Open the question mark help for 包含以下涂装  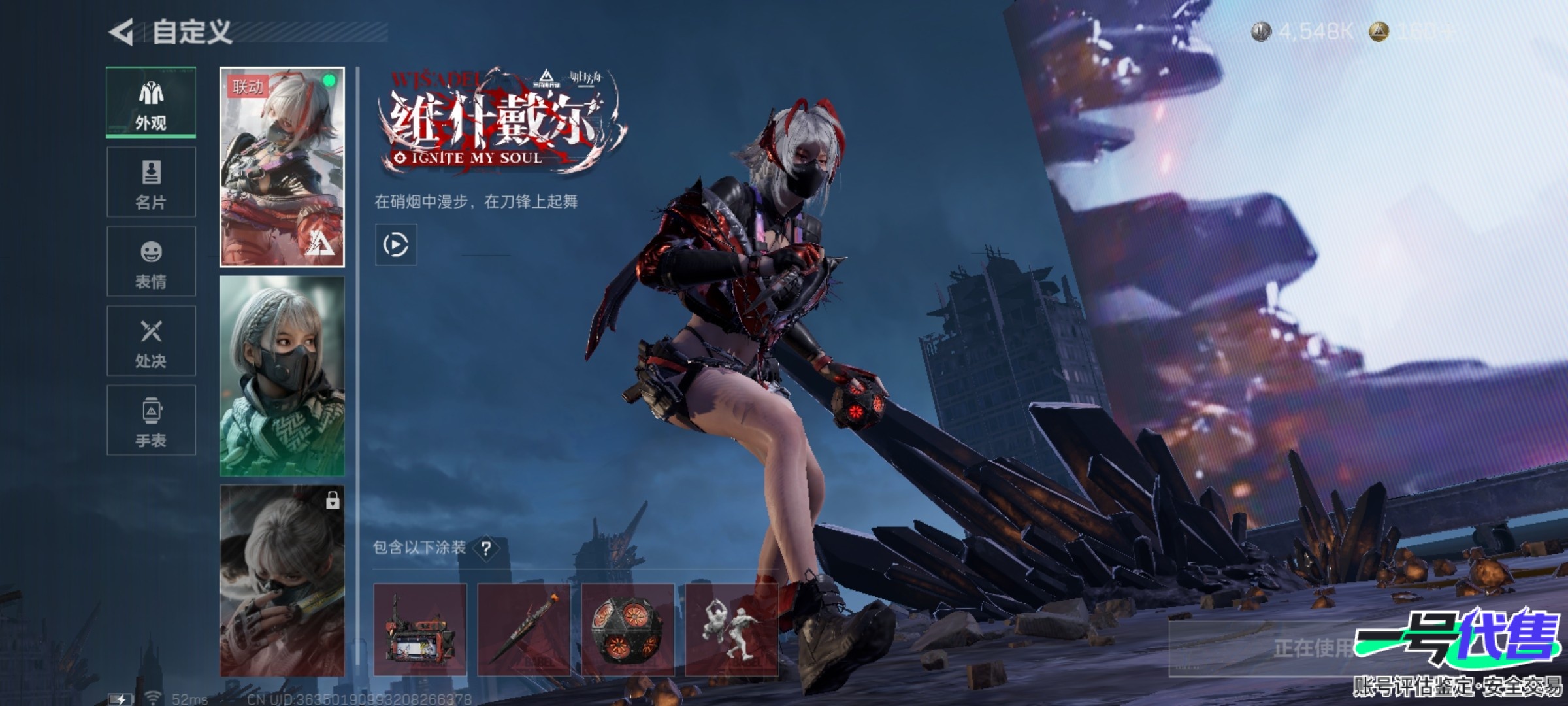[486, 548]
